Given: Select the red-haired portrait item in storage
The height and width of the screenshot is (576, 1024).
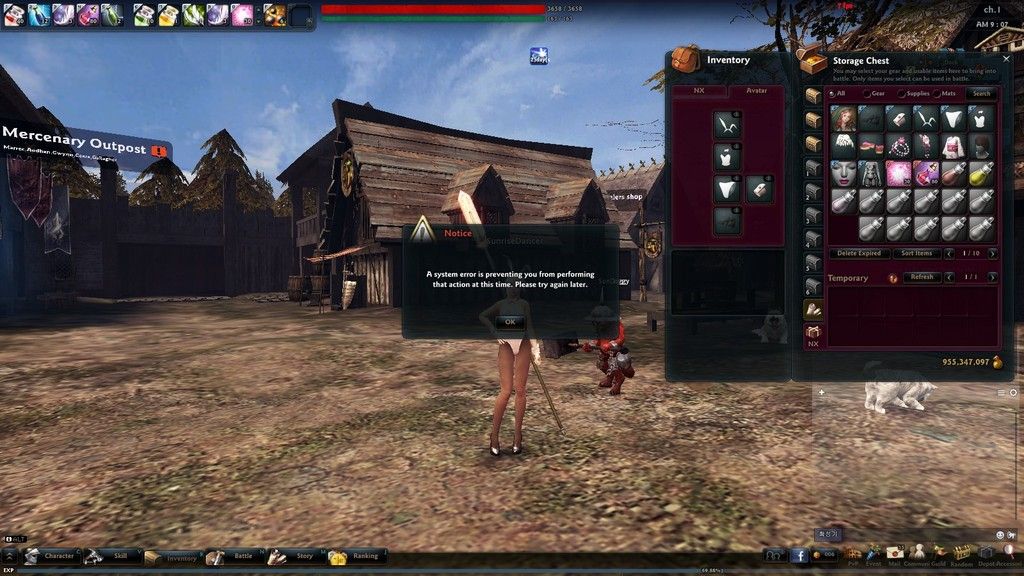Looking at the screenshot, I should (844, 119).
